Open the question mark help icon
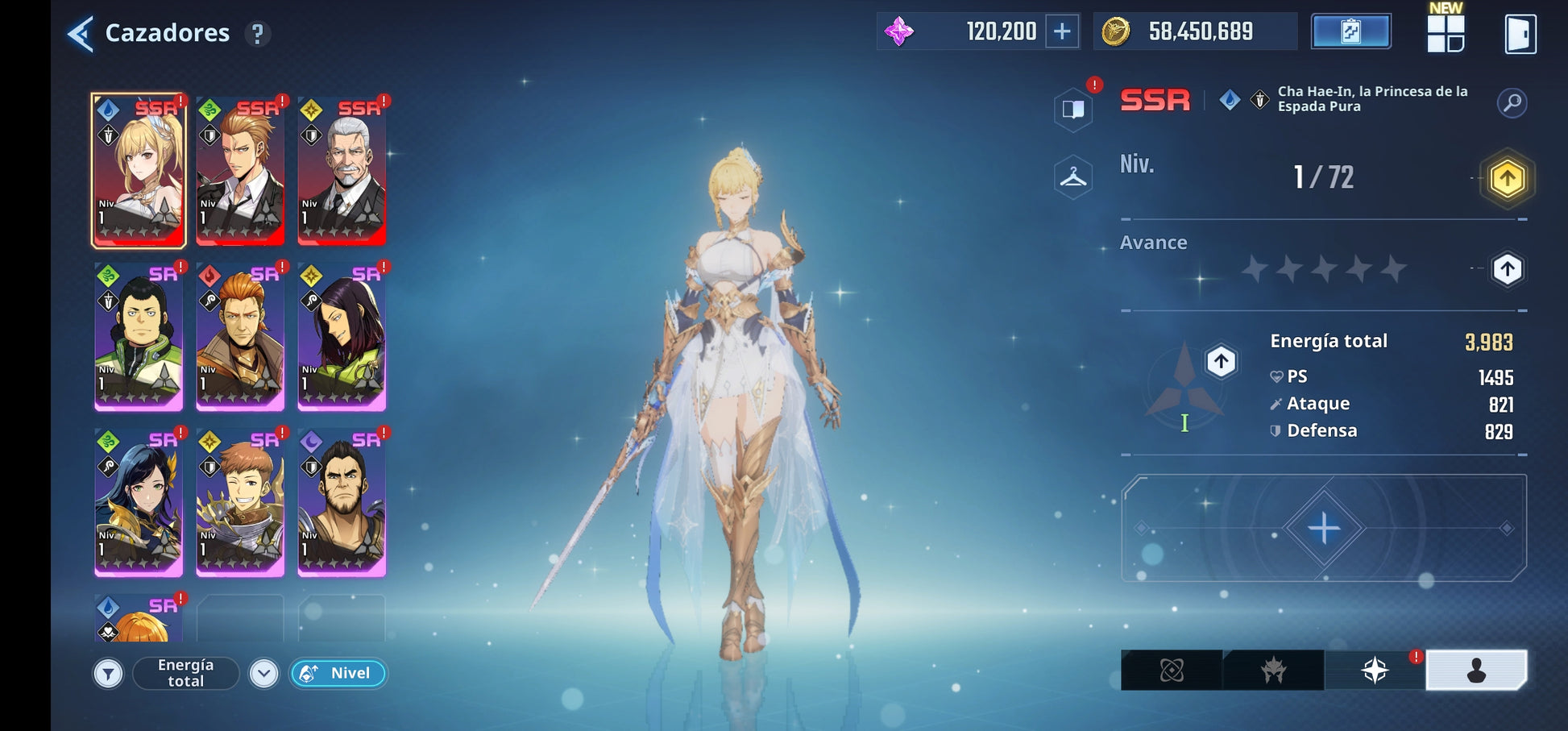Screen dimensions: 1568x731 (258, 34)
